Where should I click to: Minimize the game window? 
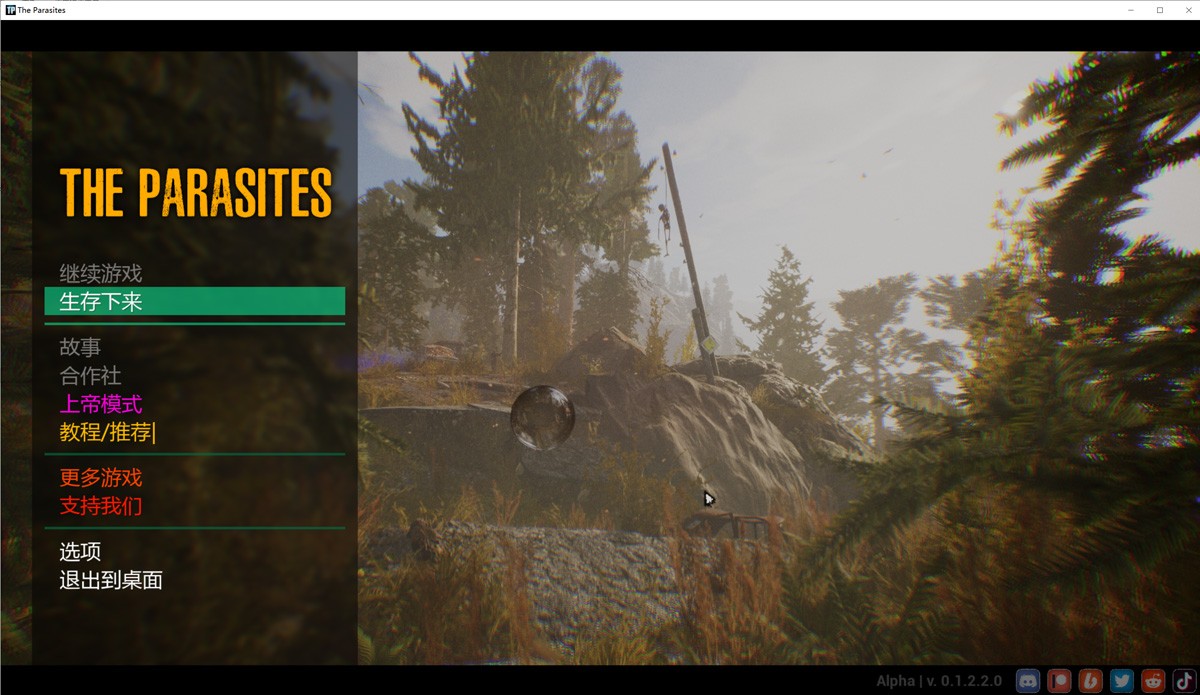click(1132, 10)
